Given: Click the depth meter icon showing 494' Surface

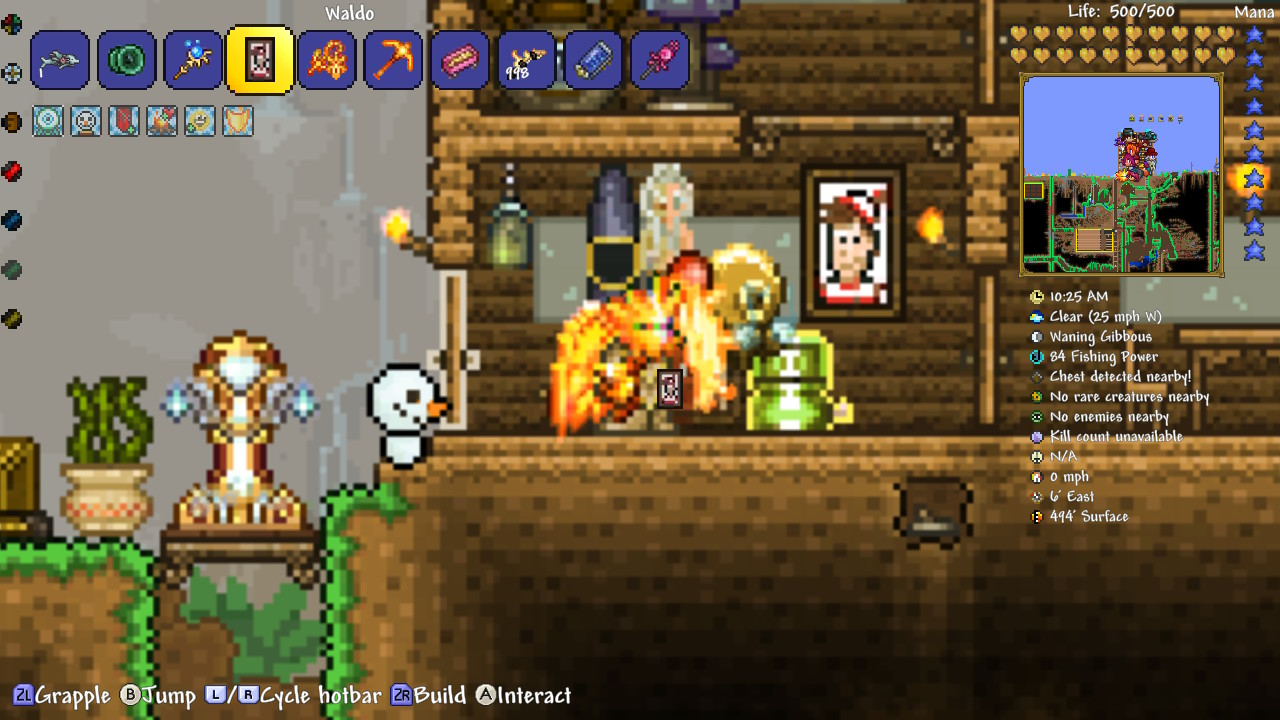Looking at the screenshot, I should point(1038,516).
